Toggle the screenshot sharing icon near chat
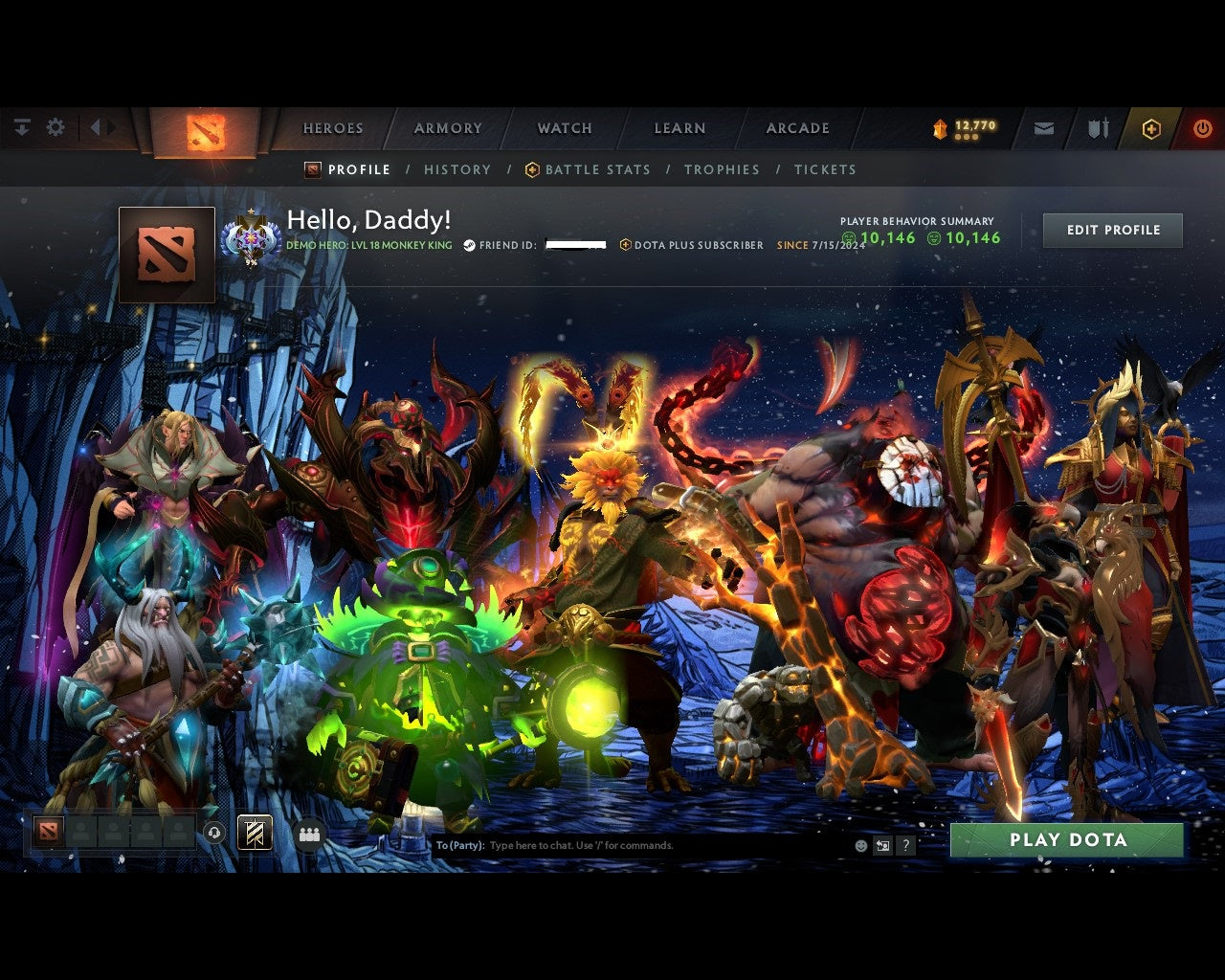The height and width of the screenshot is (980, 1225). (882, 845)
